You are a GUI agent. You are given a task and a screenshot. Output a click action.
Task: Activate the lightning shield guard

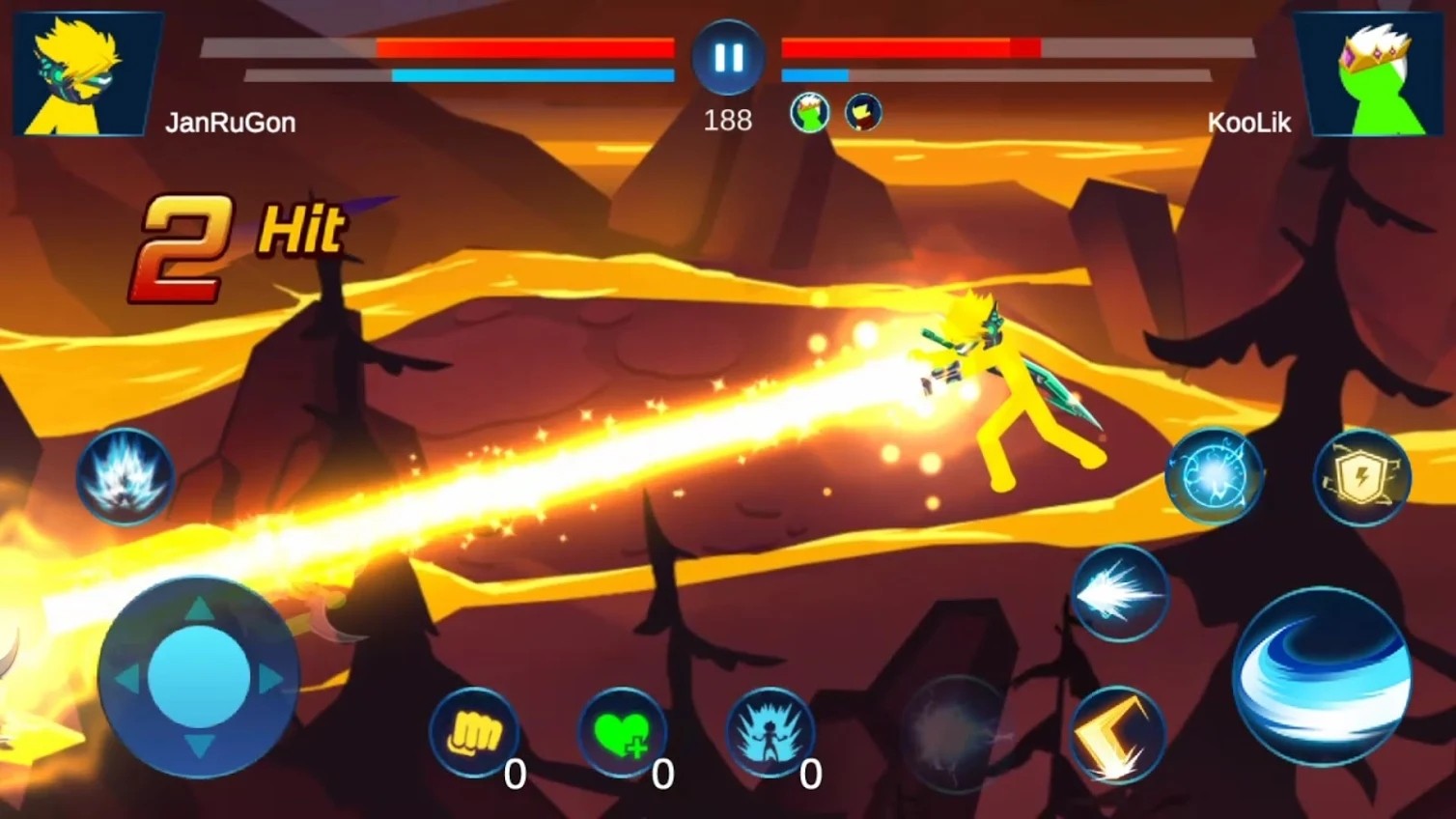(1362, 476)
